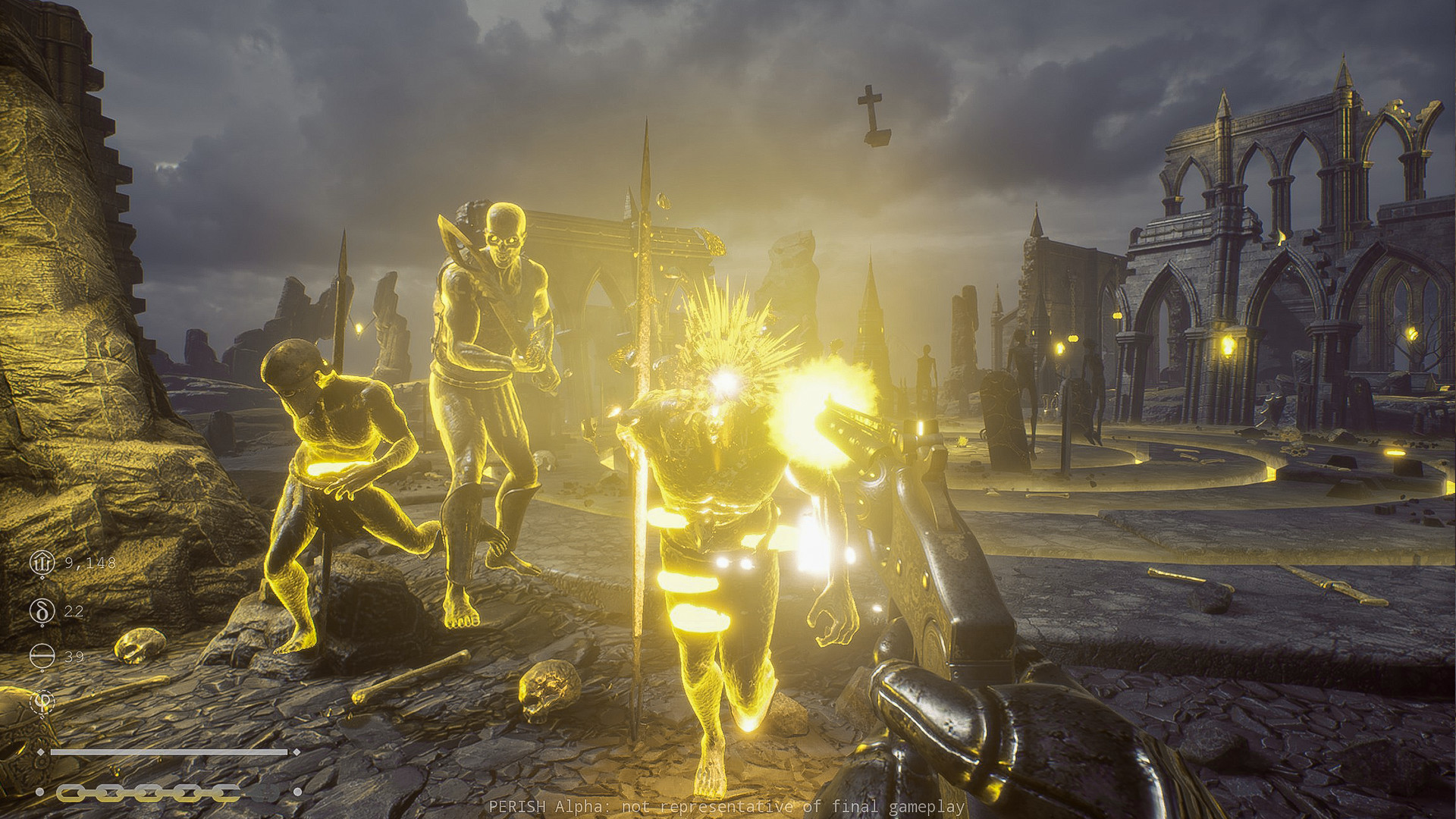Click the circle with horizontal line icon

[42, 657]
